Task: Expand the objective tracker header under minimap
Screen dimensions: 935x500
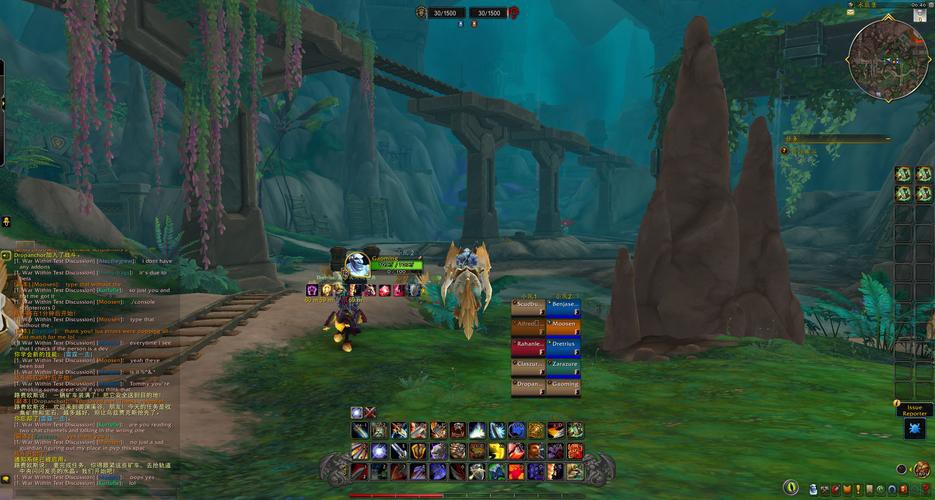Action: tap(835, 139)
